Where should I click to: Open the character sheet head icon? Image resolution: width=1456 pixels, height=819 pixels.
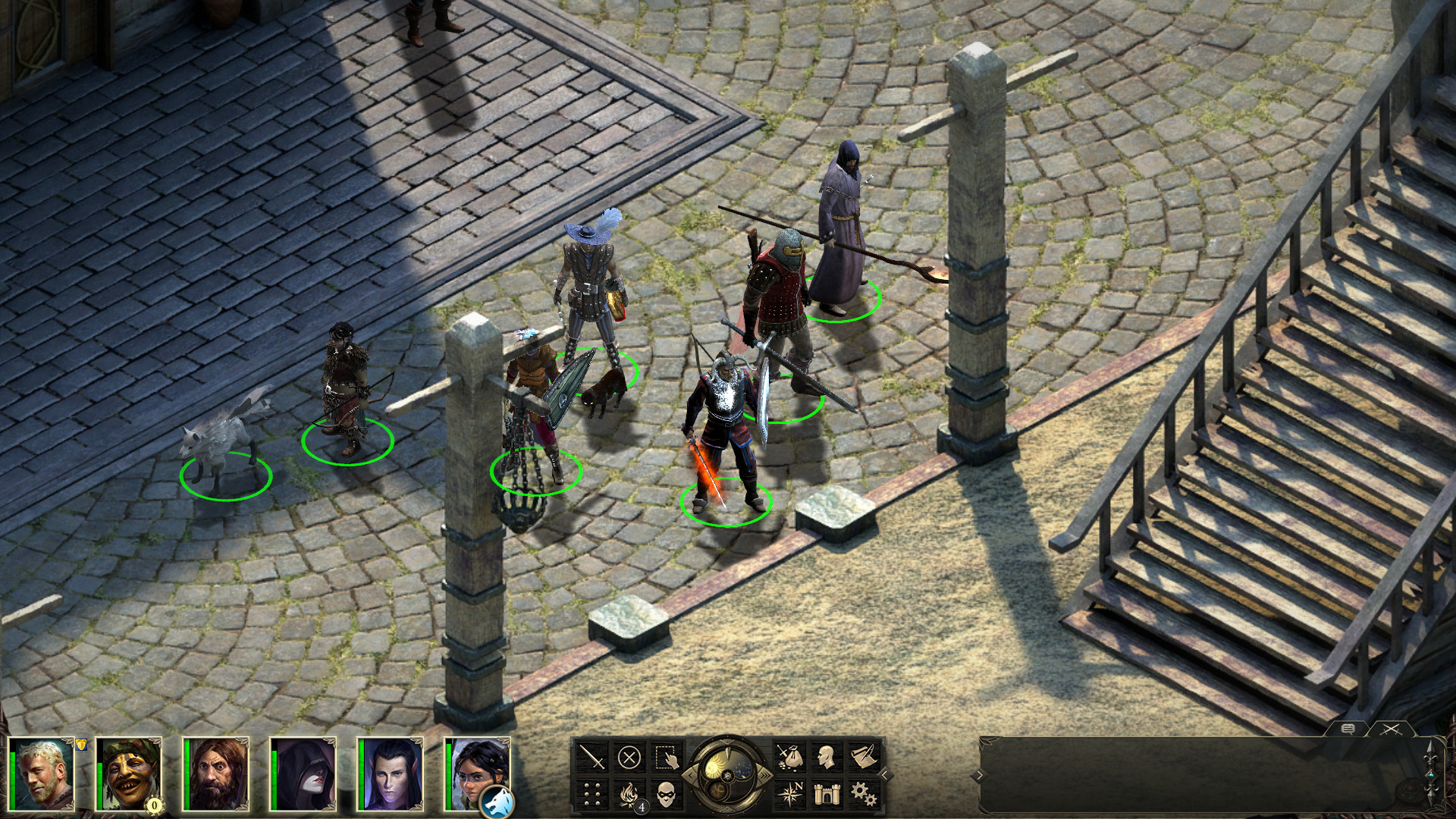[x=826, y=757]
